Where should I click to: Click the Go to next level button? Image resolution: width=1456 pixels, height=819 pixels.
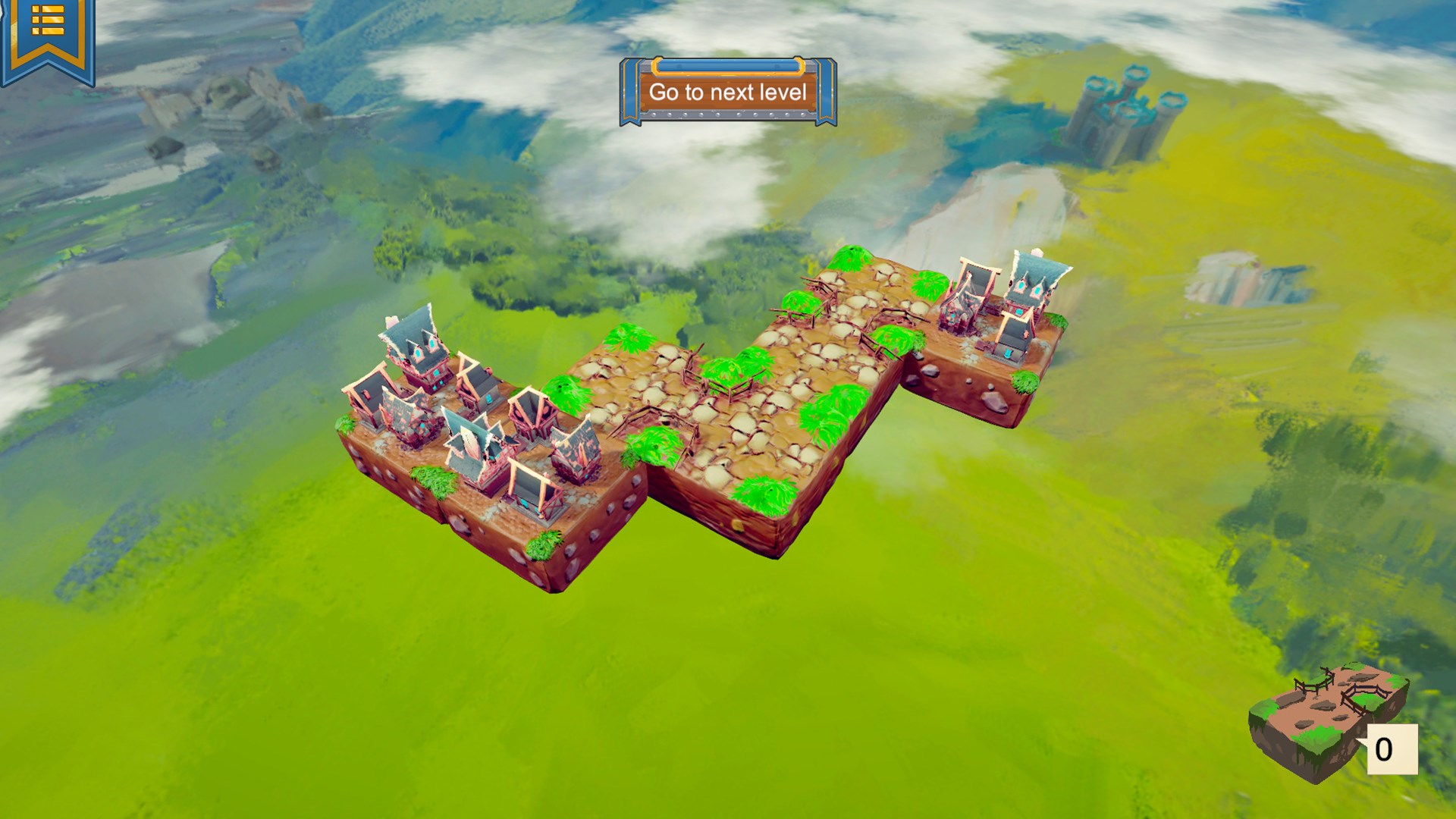click(726, 93)
